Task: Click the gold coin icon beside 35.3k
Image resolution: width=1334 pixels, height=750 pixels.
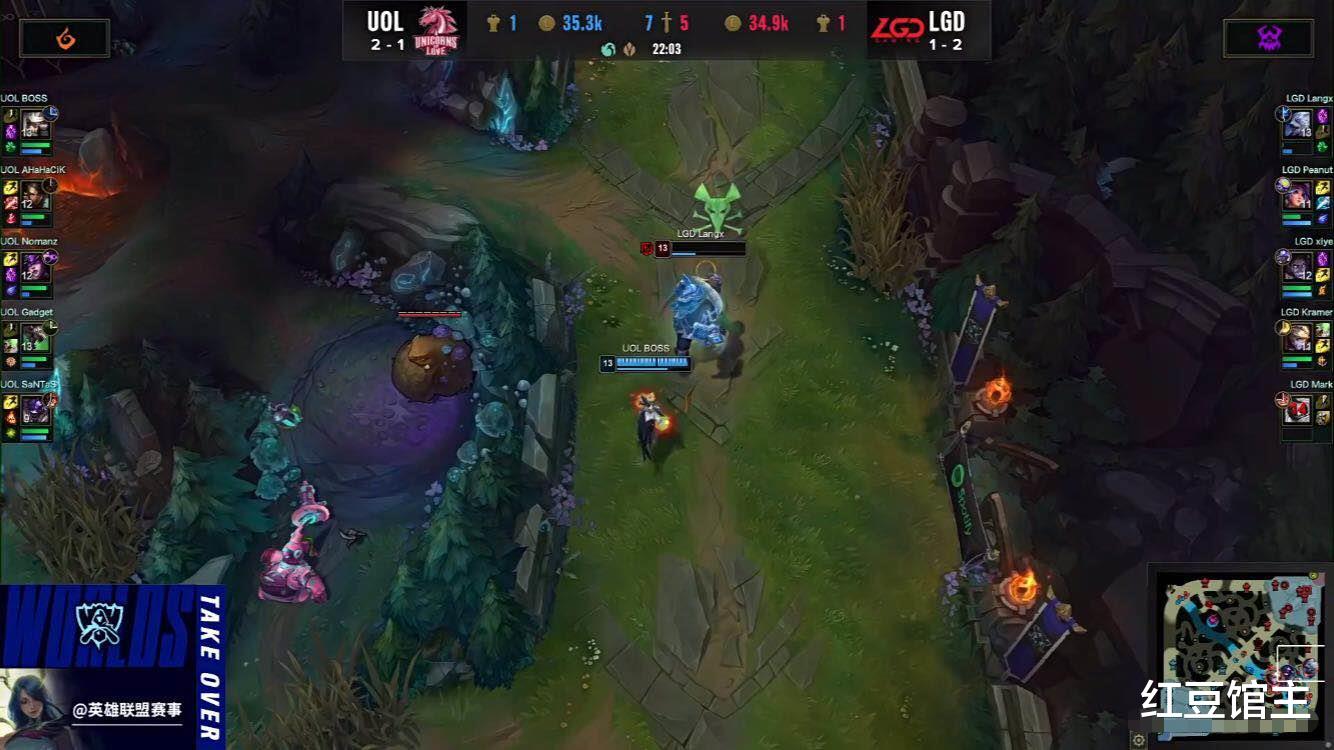Action: [x=546, y=22]
